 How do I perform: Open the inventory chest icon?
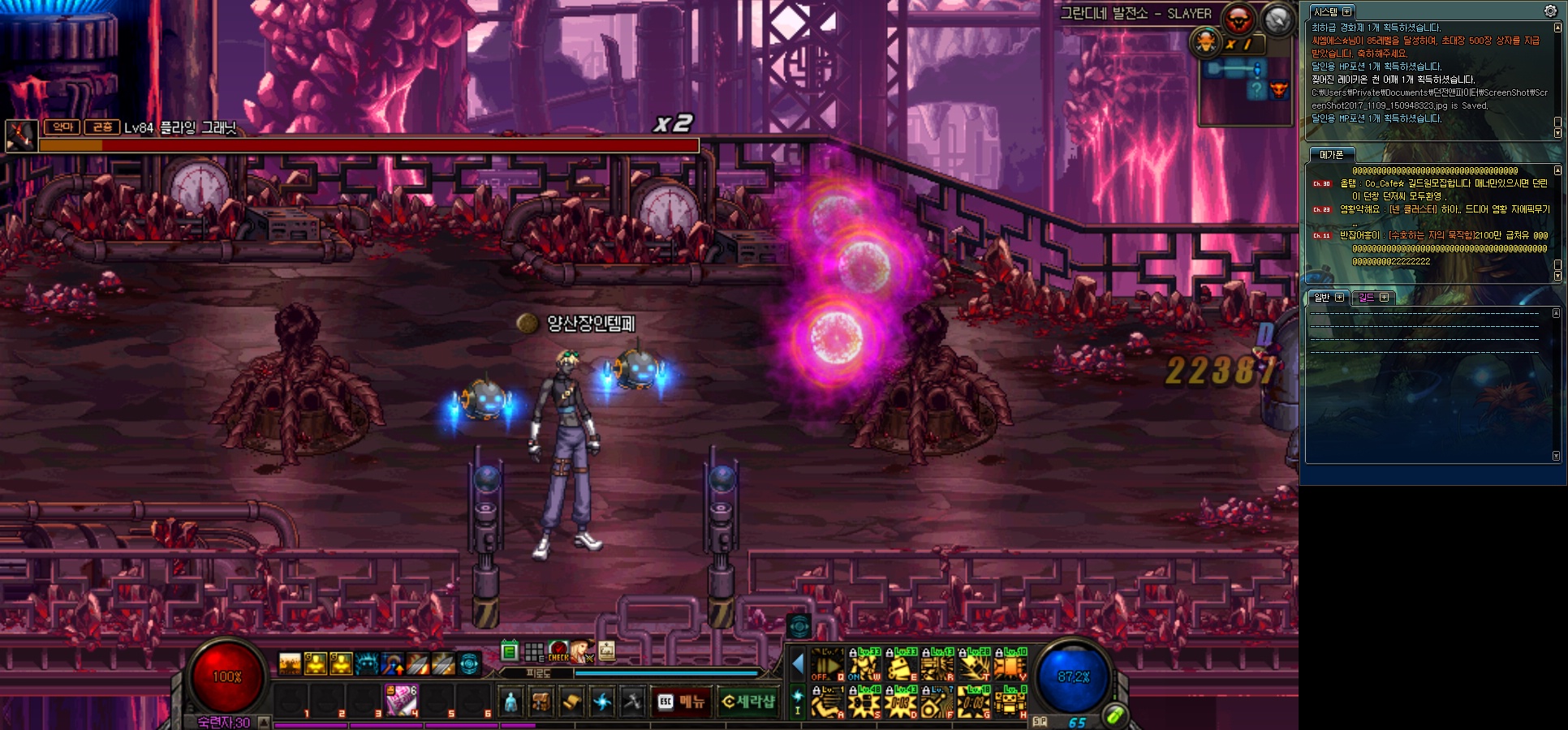(x=541, y=702)
